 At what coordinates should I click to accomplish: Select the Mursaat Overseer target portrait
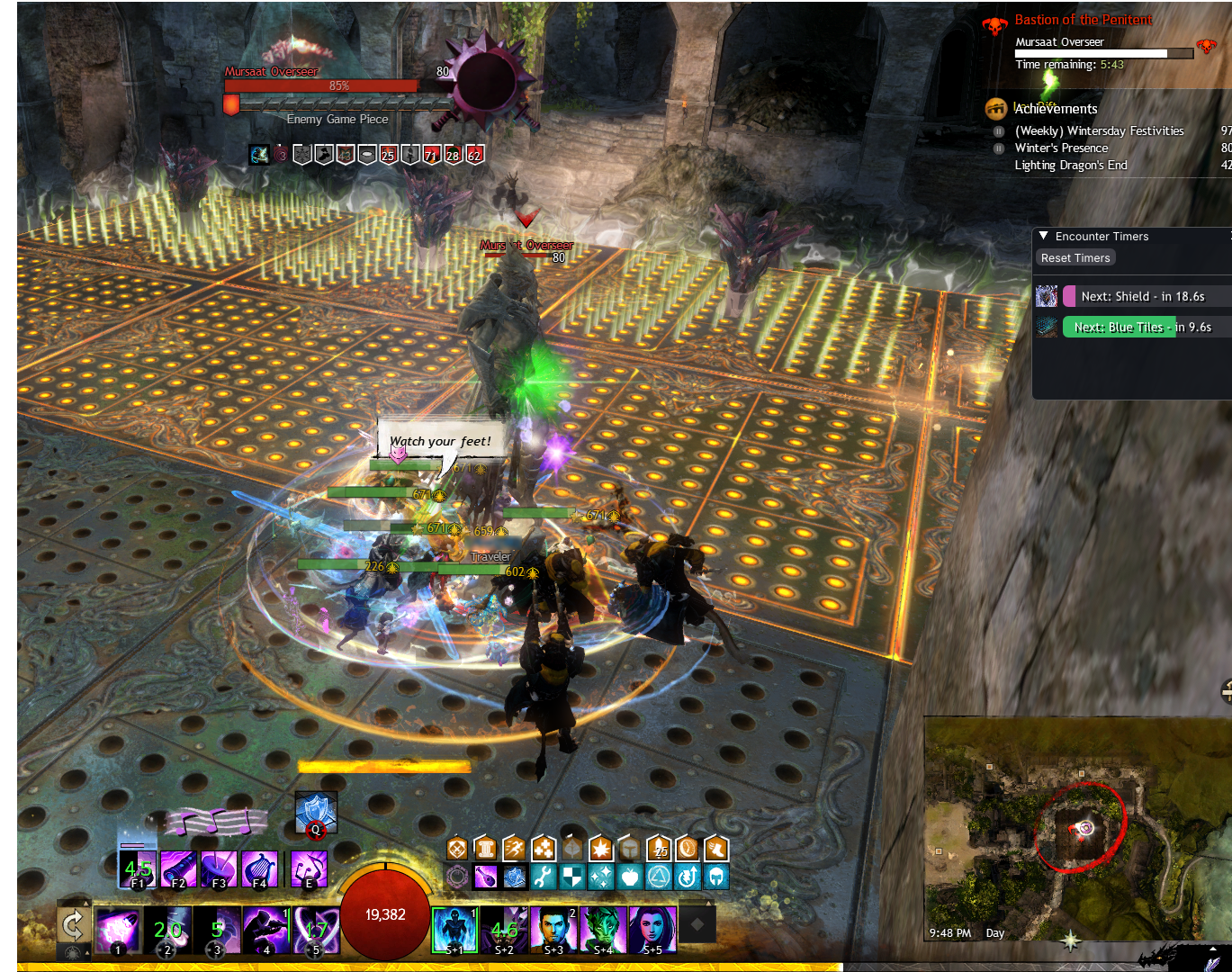click(486, 81)
